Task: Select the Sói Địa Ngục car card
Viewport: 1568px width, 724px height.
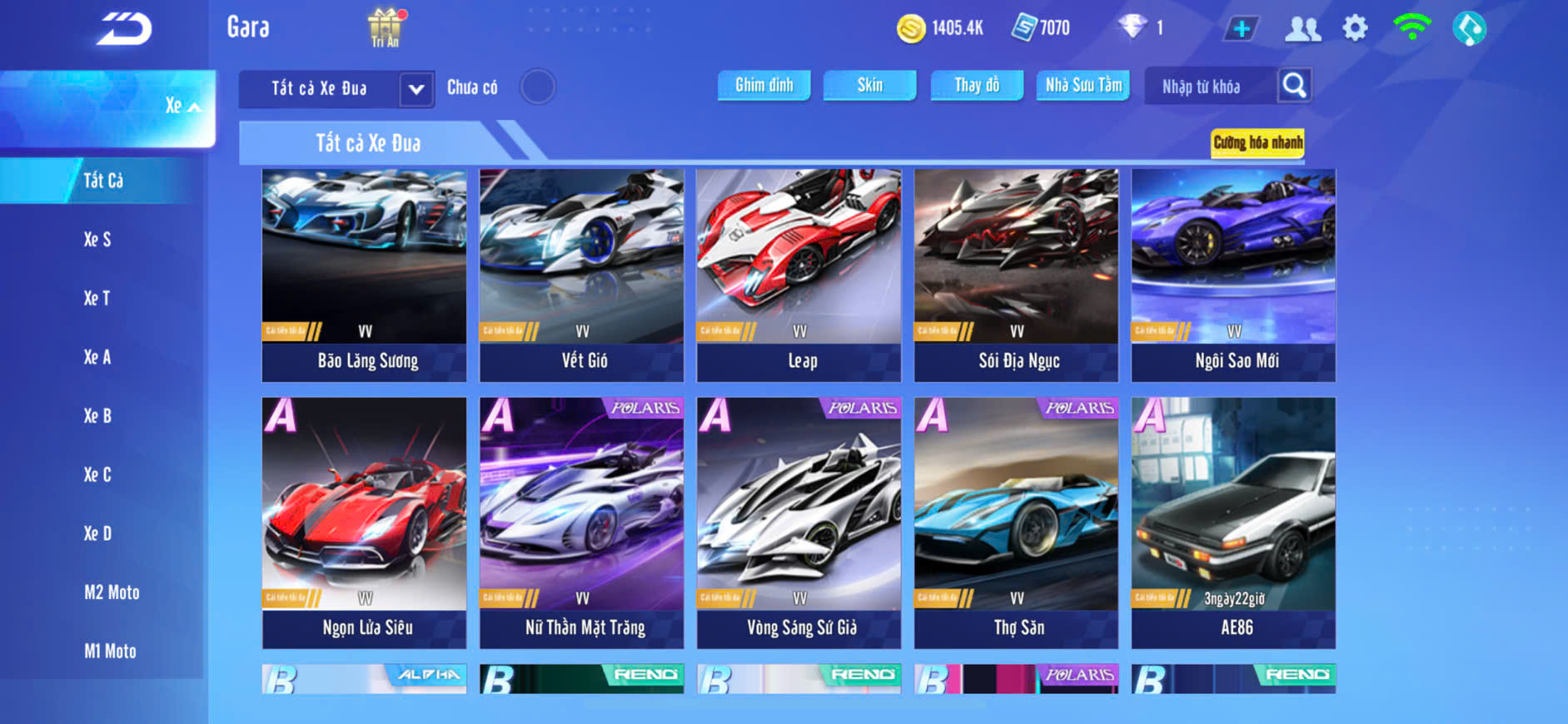Action: tap(1016, 275)
